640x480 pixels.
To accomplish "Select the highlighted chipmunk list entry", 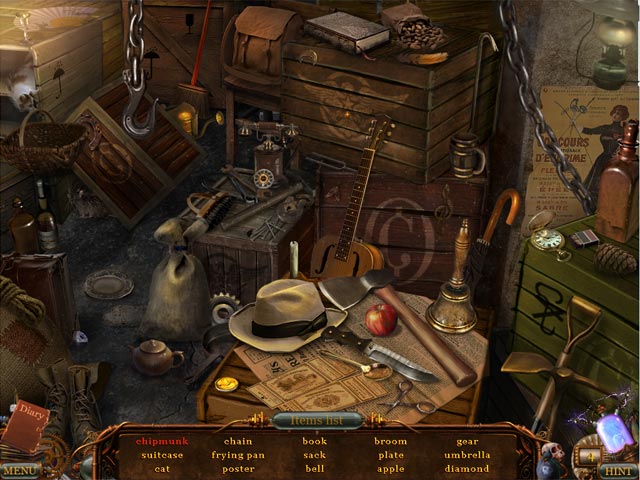I will coord(161,441).
